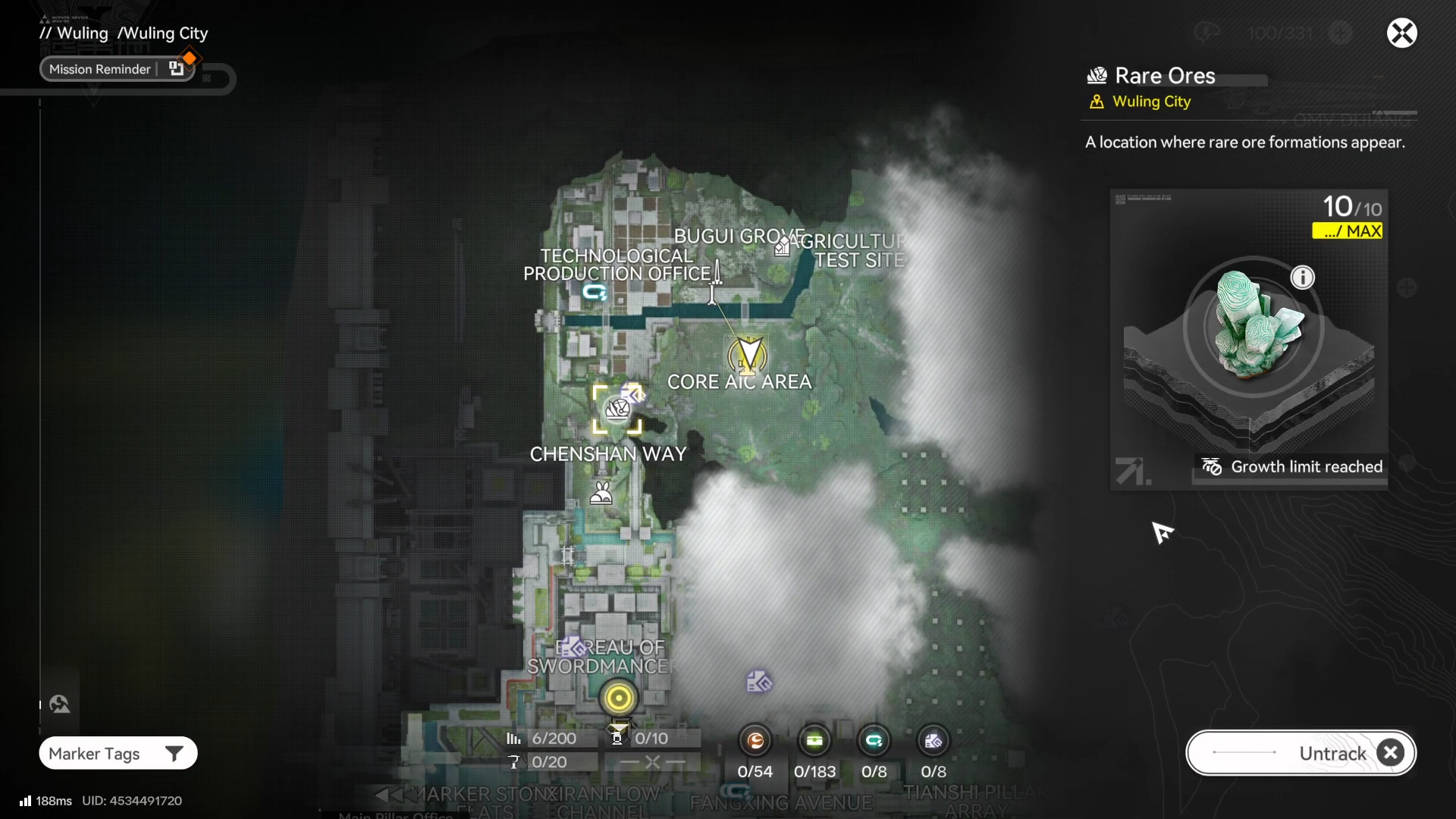Select the cyan marker near Technological Production Office
Image resolution: width=1456 pixels, height=819 pixels.
tap(595, 292)
